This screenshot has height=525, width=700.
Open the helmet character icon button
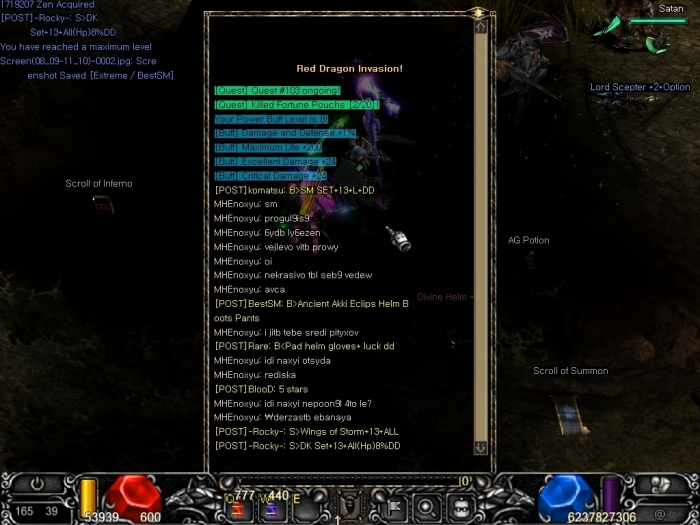point(459,506)
